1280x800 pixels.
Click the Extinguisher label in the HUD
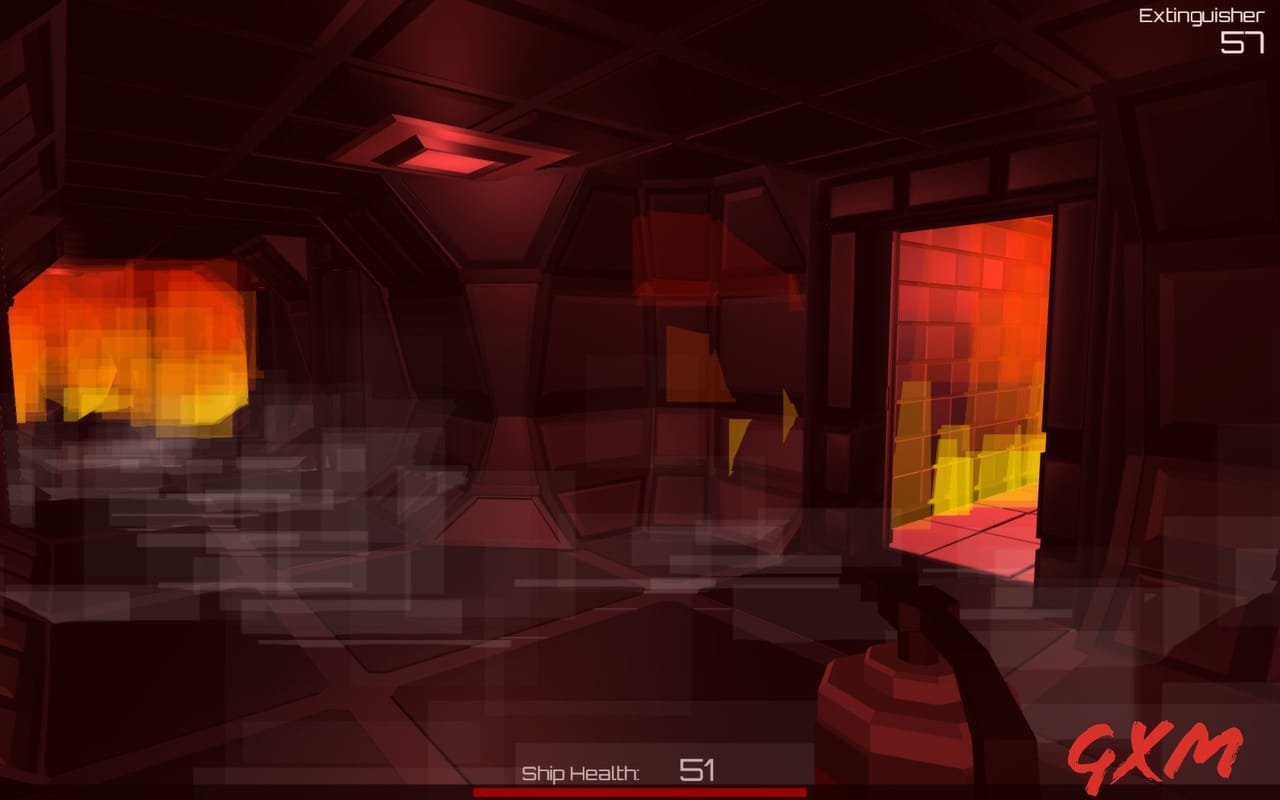pyautogui.click(x=1200, y=14)
